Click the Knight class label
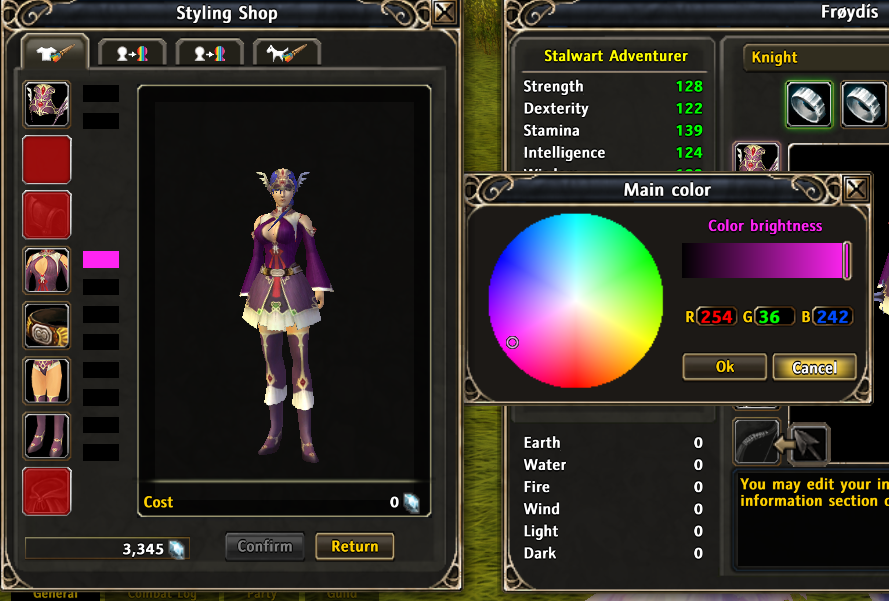This screenshot has height=601, width=889. coord(775,57)
